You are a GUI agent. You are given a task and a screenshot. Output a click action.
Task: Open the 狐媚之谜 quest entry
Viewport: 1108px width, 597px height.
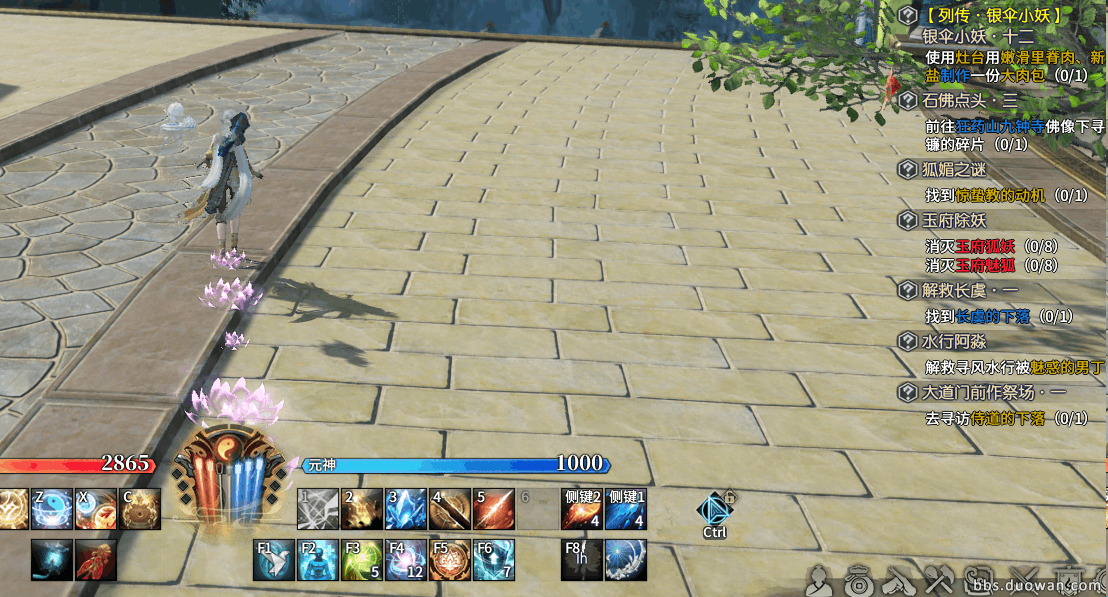point(954,170)
